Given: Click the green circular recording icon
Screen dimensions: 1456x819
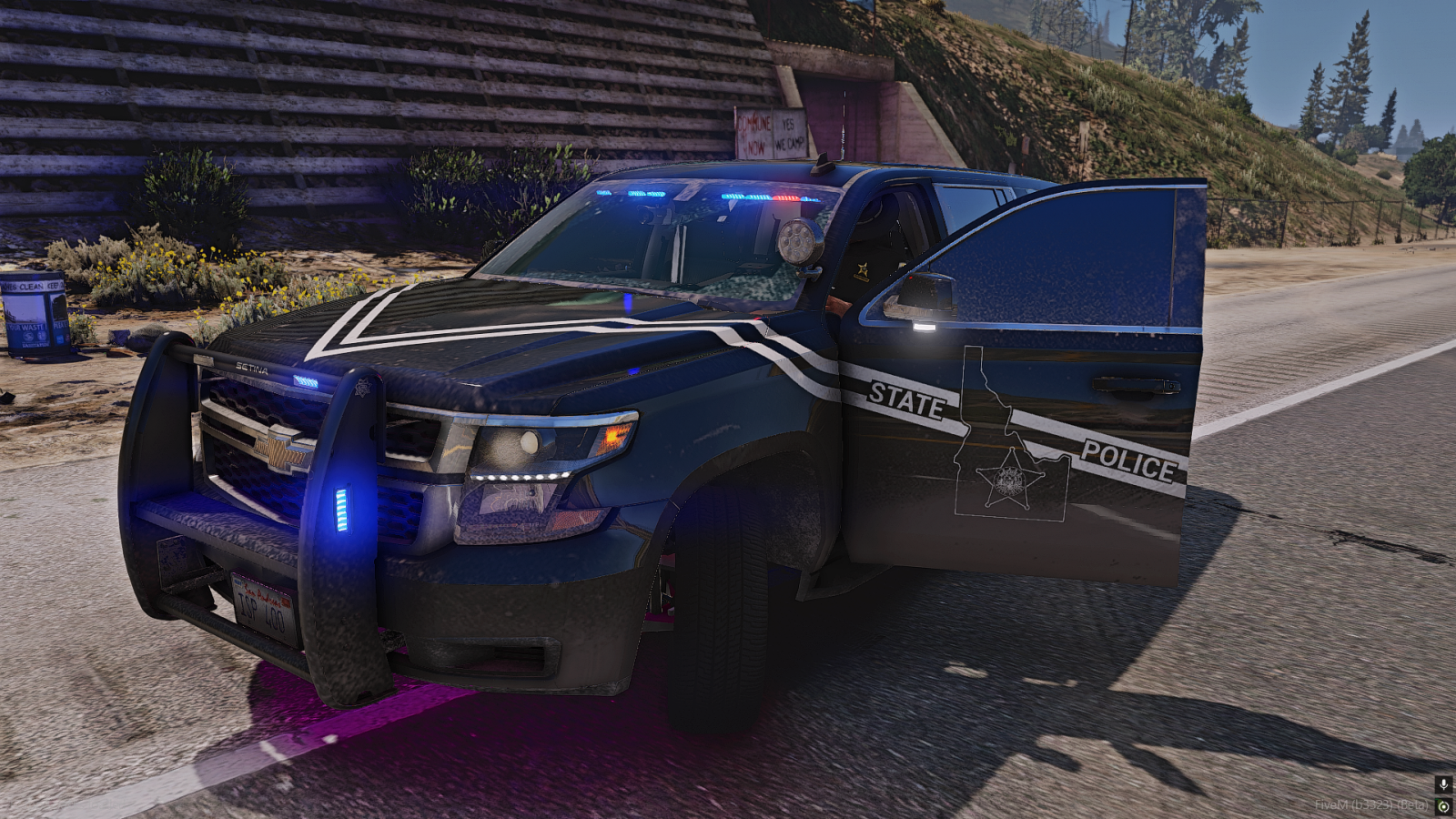Looking at the screenshot, I should 1443,806.
